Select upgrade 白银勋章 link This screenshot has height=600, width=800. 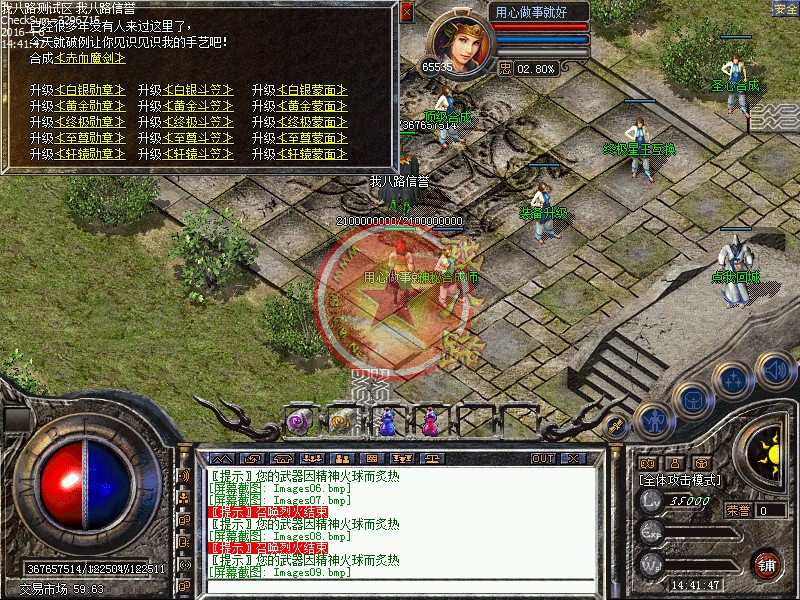pos(91,90)
